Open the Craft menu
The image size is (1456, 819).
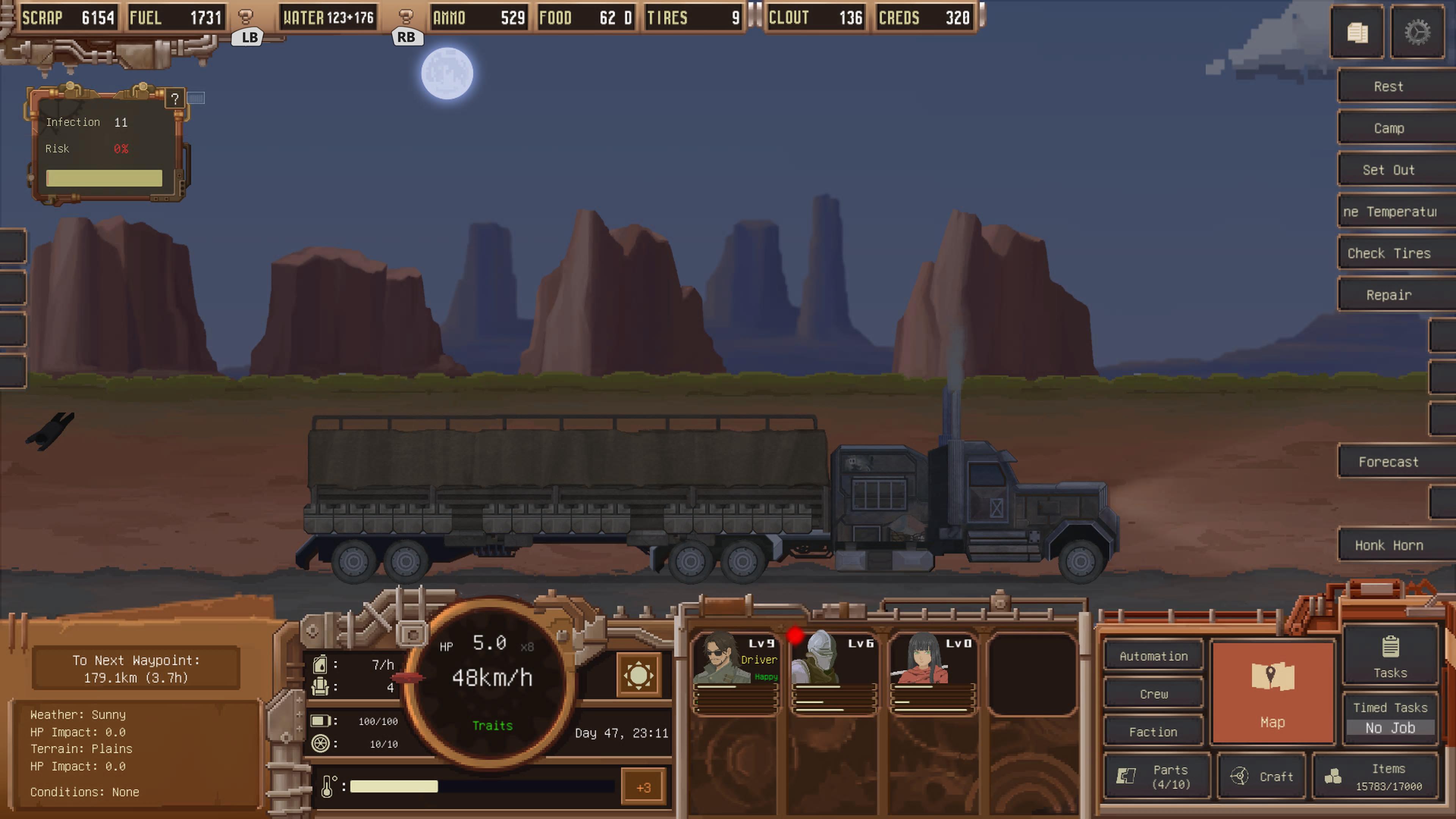(x=1261, y=777)
